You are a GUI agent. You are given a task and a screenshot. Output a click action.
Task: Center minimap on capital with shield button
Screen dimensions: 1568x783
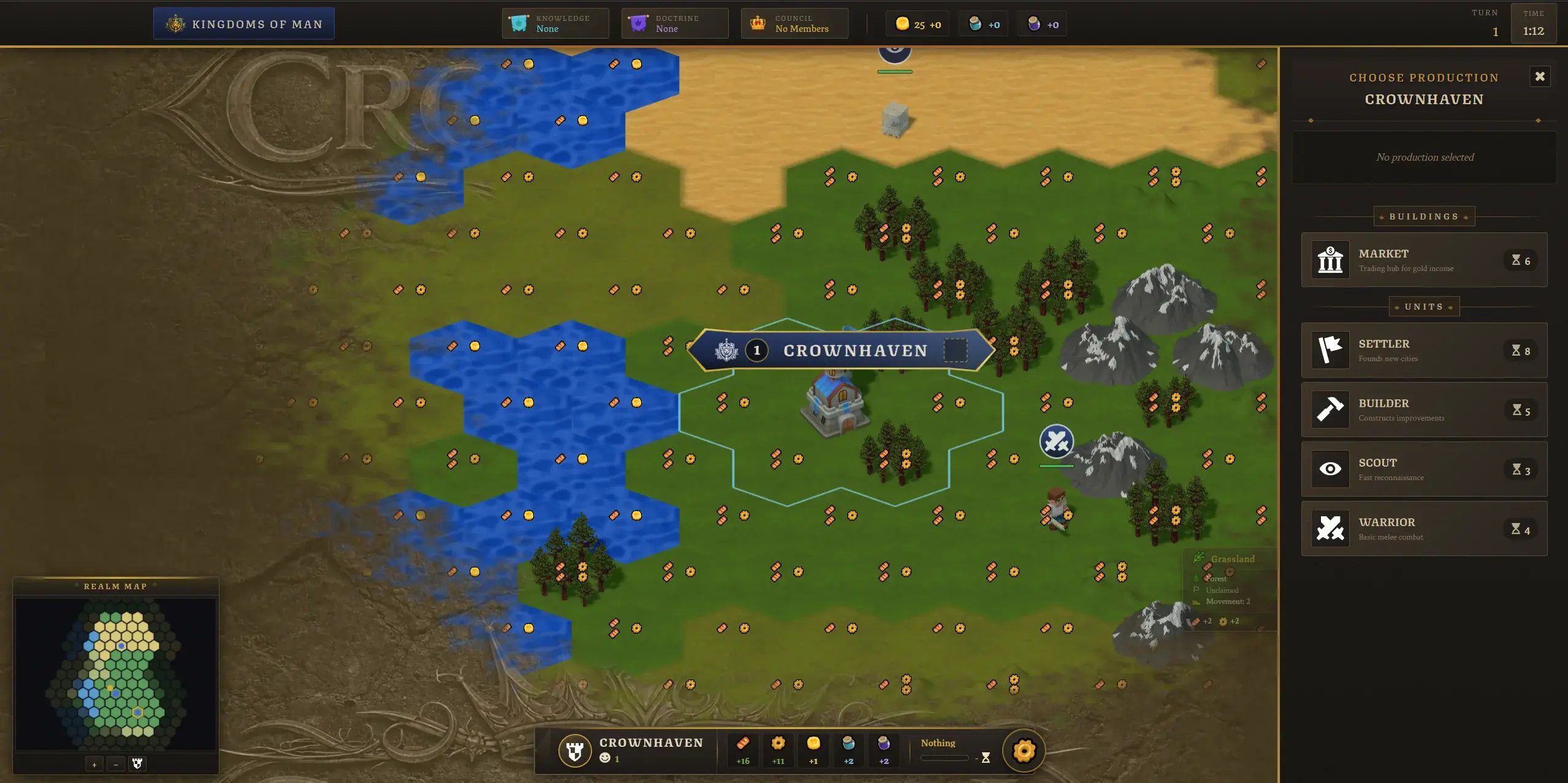(x=137, y=764)
